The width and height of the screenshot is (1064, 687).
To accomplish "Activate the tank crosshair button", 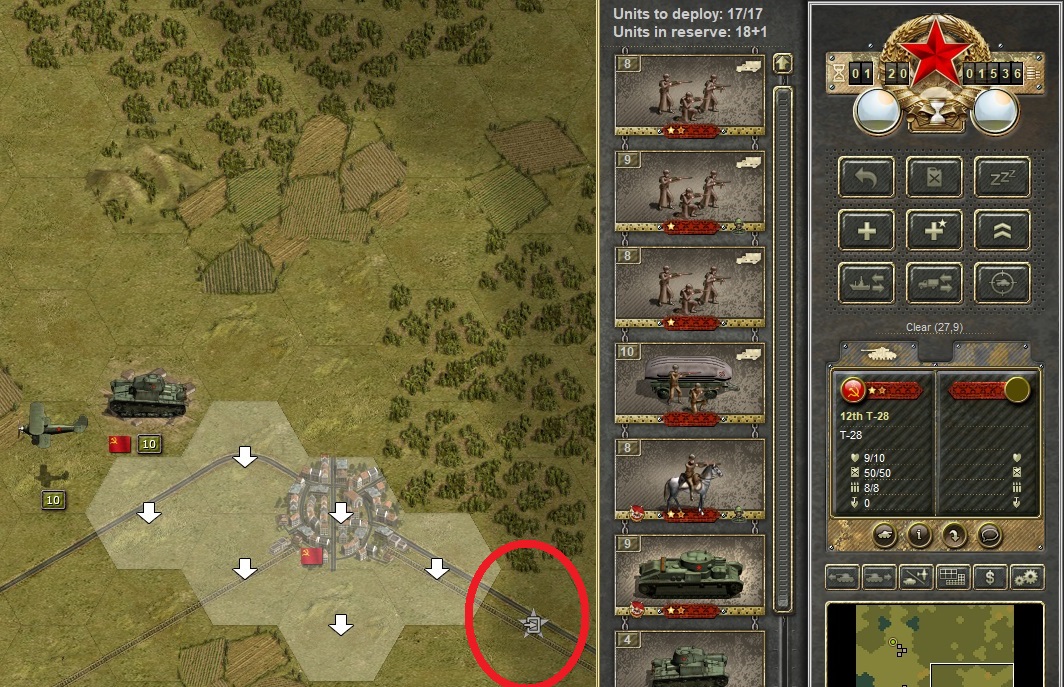I will pos(1002,283).
